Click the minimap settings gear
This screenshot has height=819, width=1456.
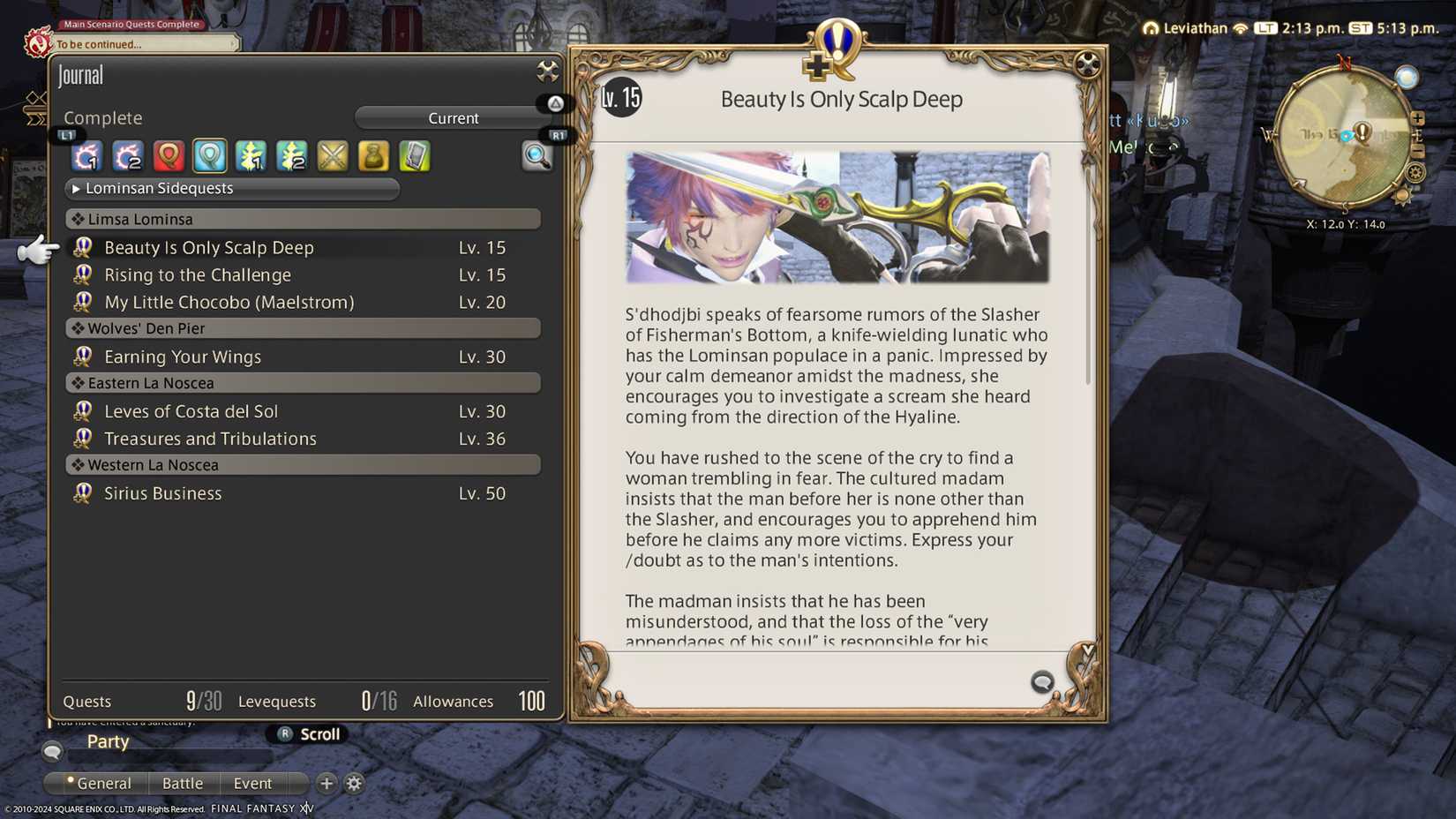1415,170
